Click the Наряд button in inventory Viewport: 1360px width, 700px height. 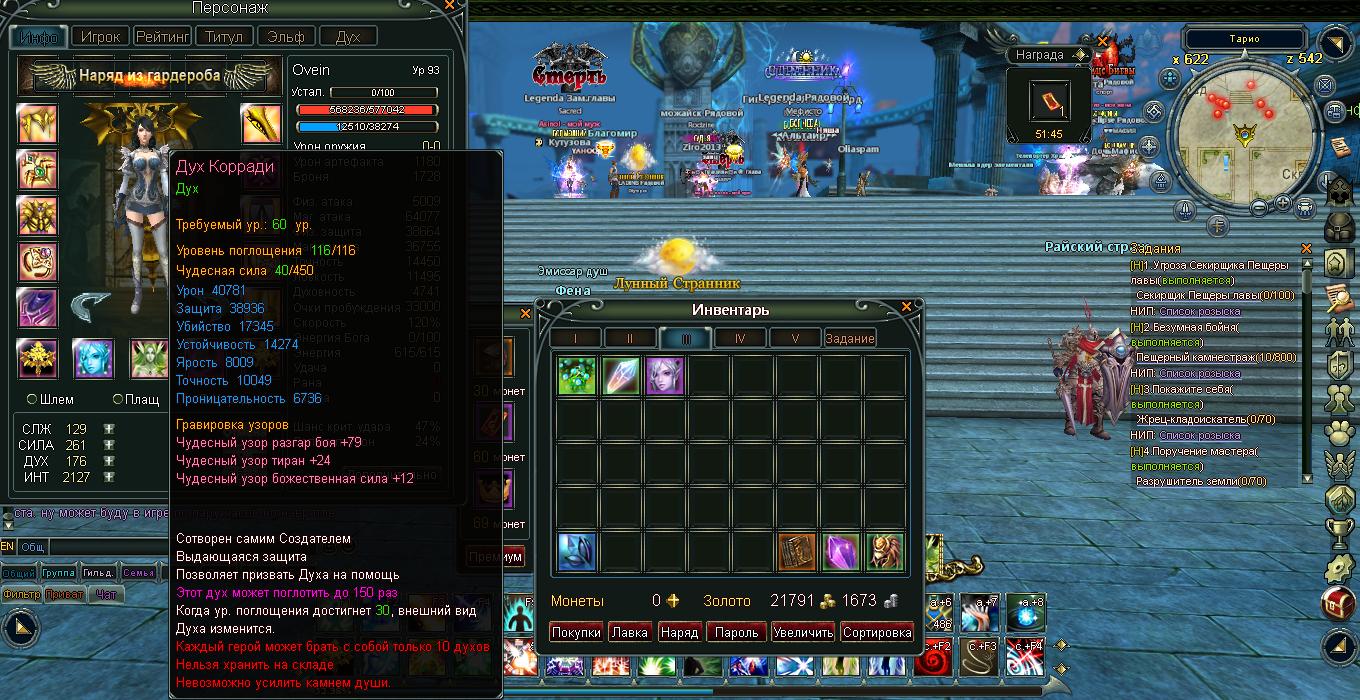coord(680,632)
